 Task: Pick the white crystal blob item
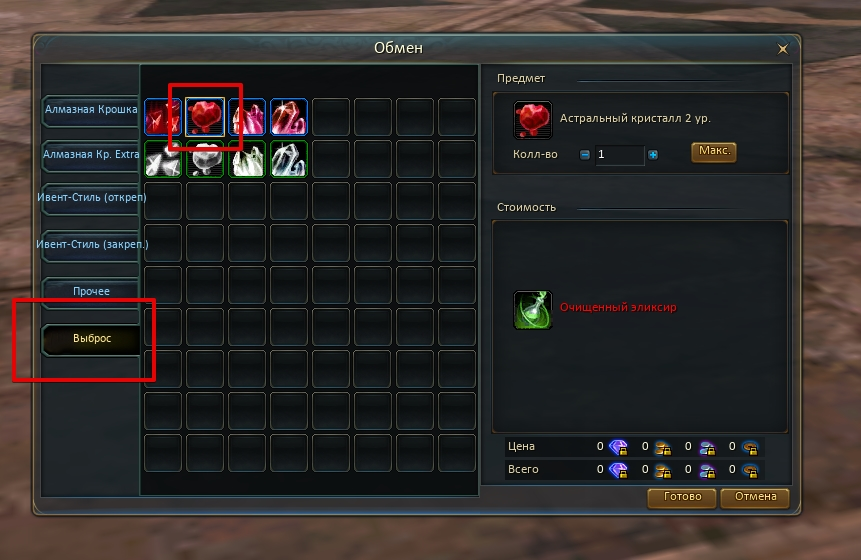tap(205, 159)
